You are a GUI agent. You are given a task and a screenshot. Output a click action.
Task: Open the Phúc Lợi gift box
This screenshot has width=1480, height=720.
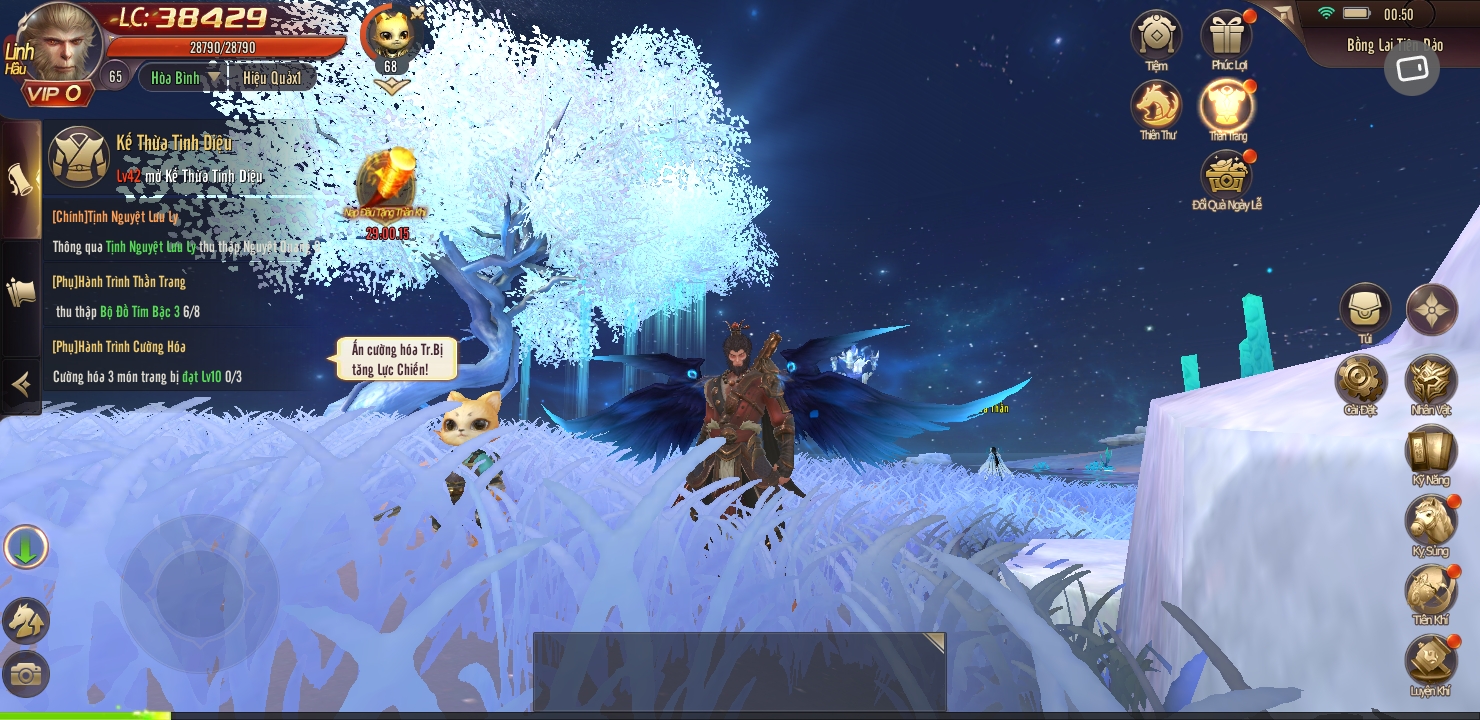(x=1227, y=35)
